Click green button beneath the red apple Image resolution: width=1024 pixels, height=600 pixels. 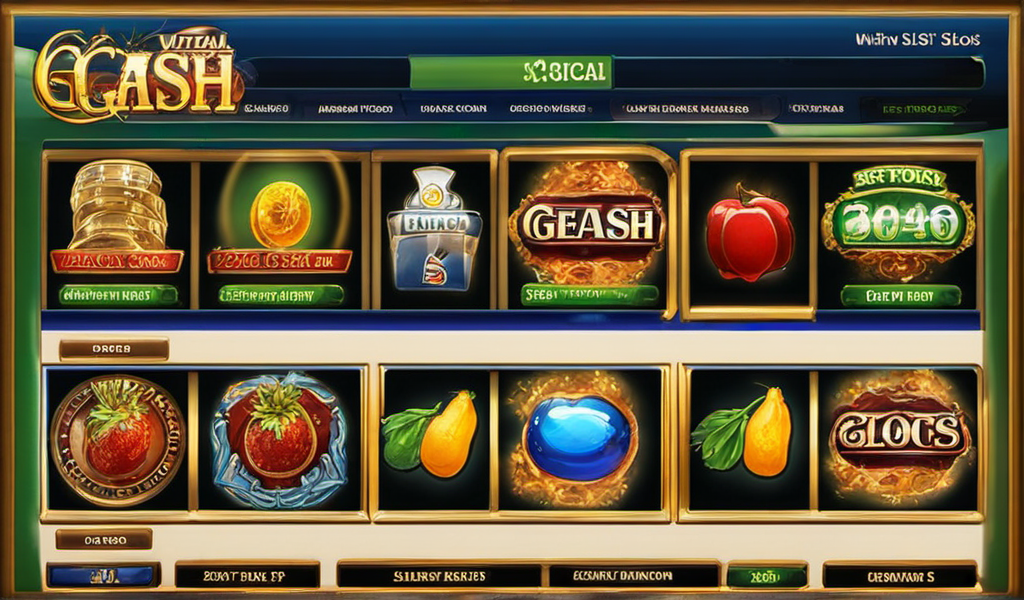point(900,295)
